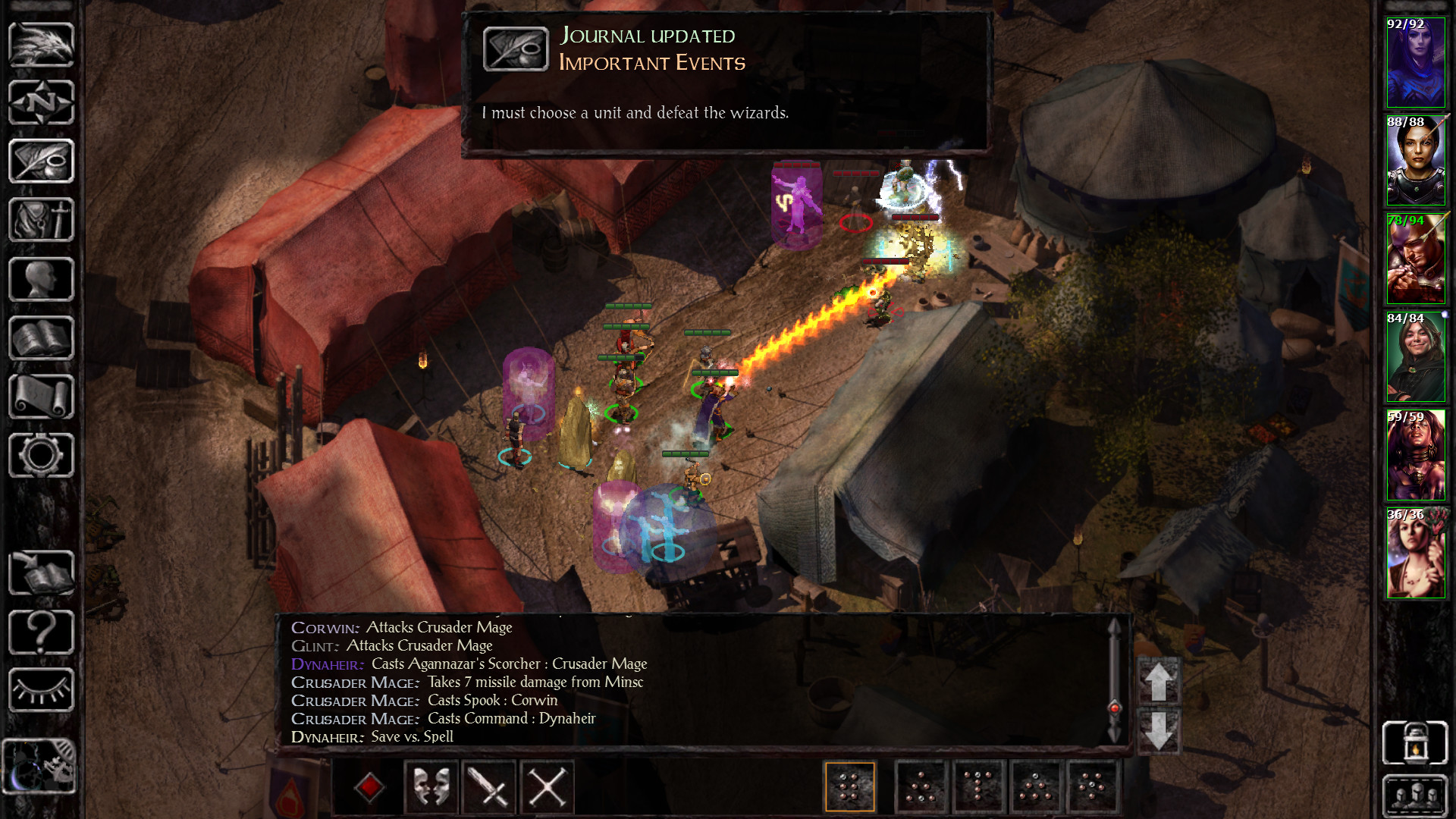The width and height of the screenshot is (1456, 819).
Task: Open the world map via the compass icon
Action: [41, 102]
